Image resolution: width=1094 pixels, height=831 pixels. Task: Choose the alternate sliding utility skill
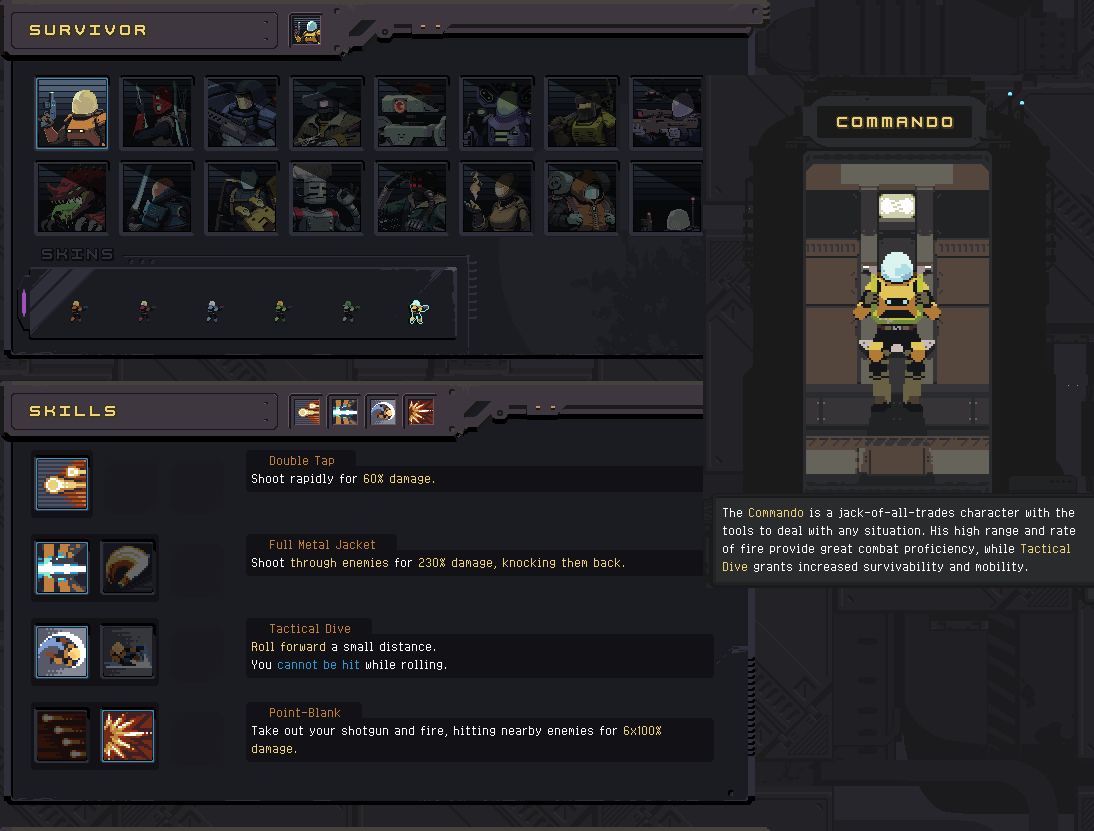click(x=127, y=652)
